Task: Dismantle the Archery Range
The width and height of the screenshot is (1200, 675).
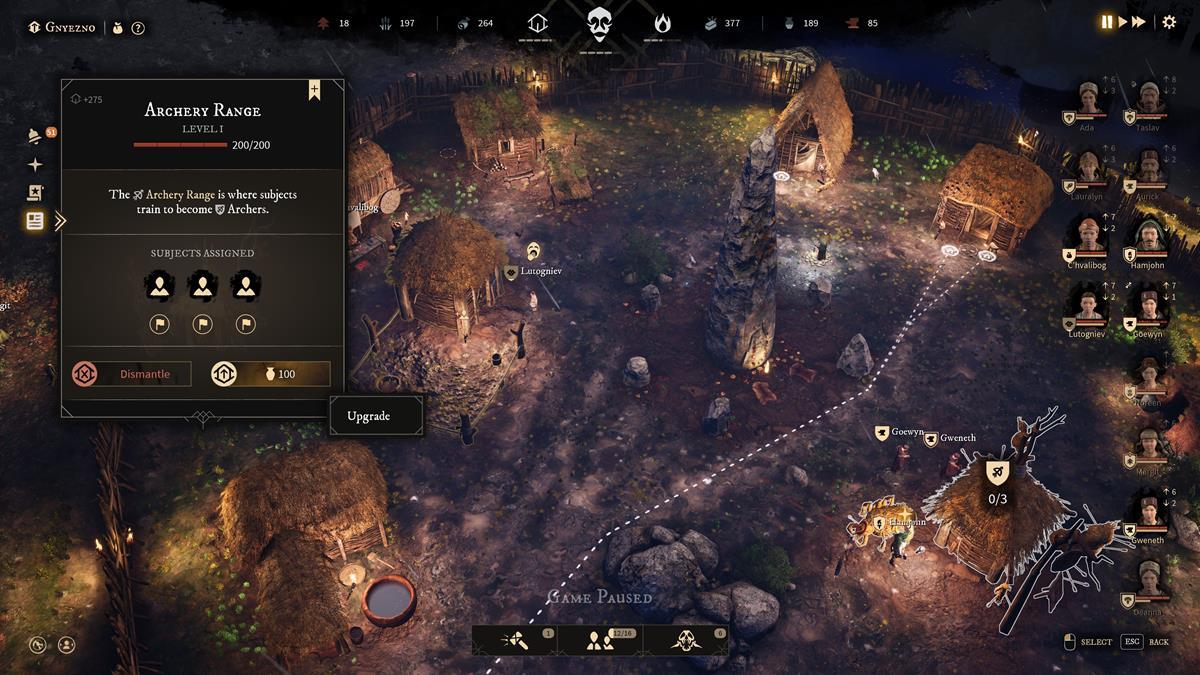Action: pyautogui.click(x=131, y=374)
